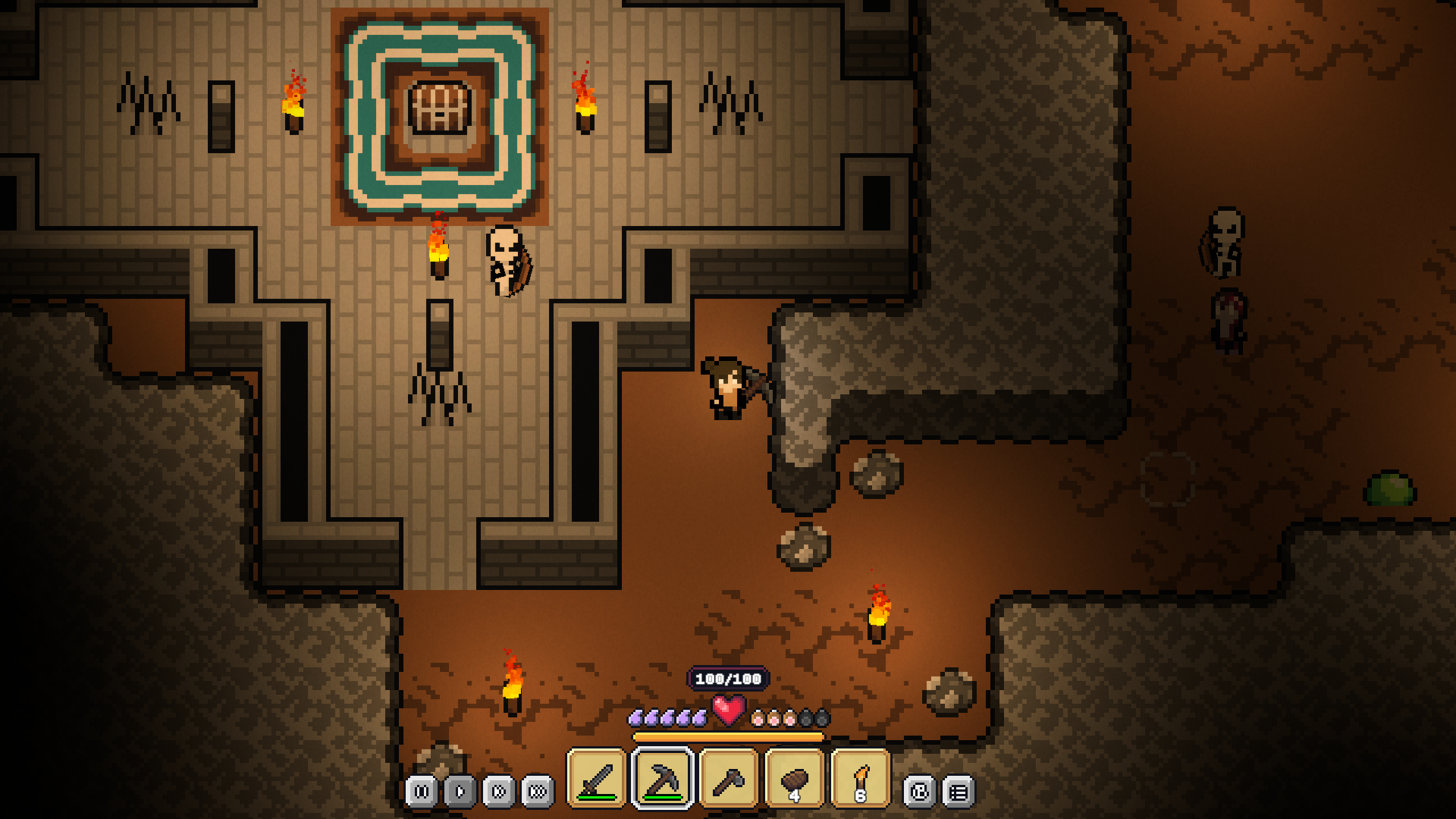This screenshot has height=819, width=1456.
Task: Open the list menu button
Action: (959, 792)
